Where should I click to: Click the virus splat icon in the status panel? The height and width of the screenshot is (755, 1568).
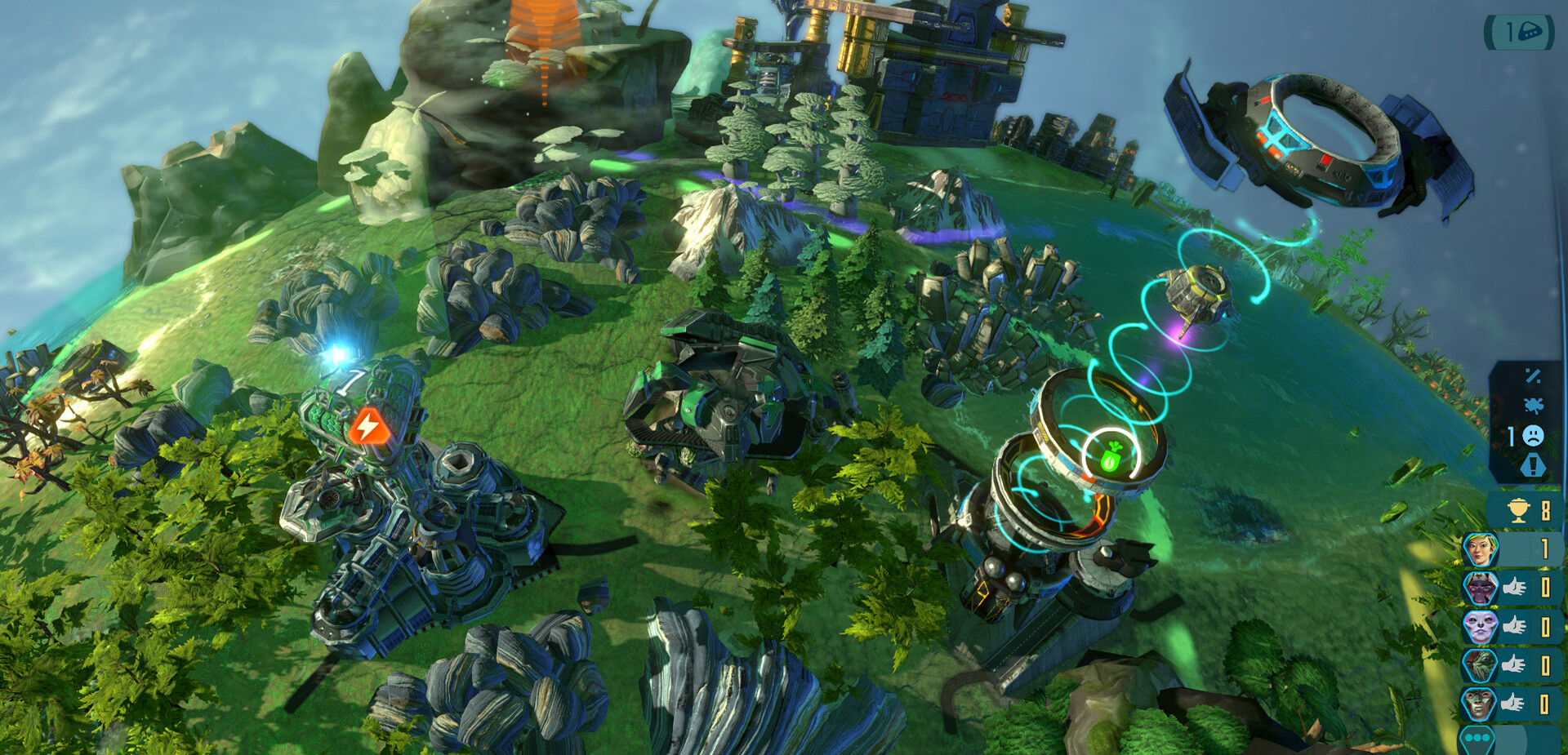point(1533,404)
